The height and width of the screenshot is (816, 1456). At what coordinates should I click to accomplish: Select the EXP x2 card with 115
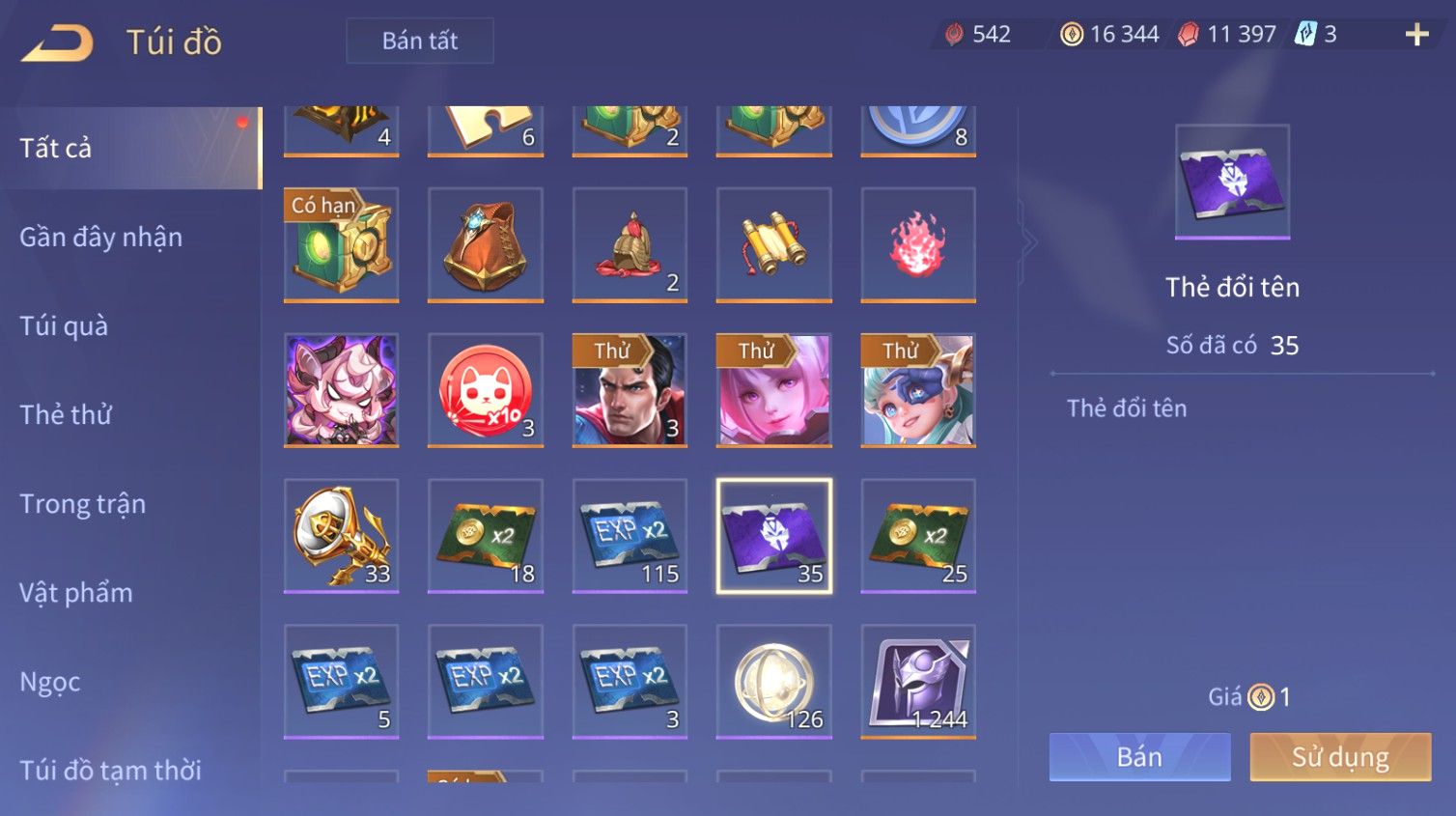click(x=630, y=535)
